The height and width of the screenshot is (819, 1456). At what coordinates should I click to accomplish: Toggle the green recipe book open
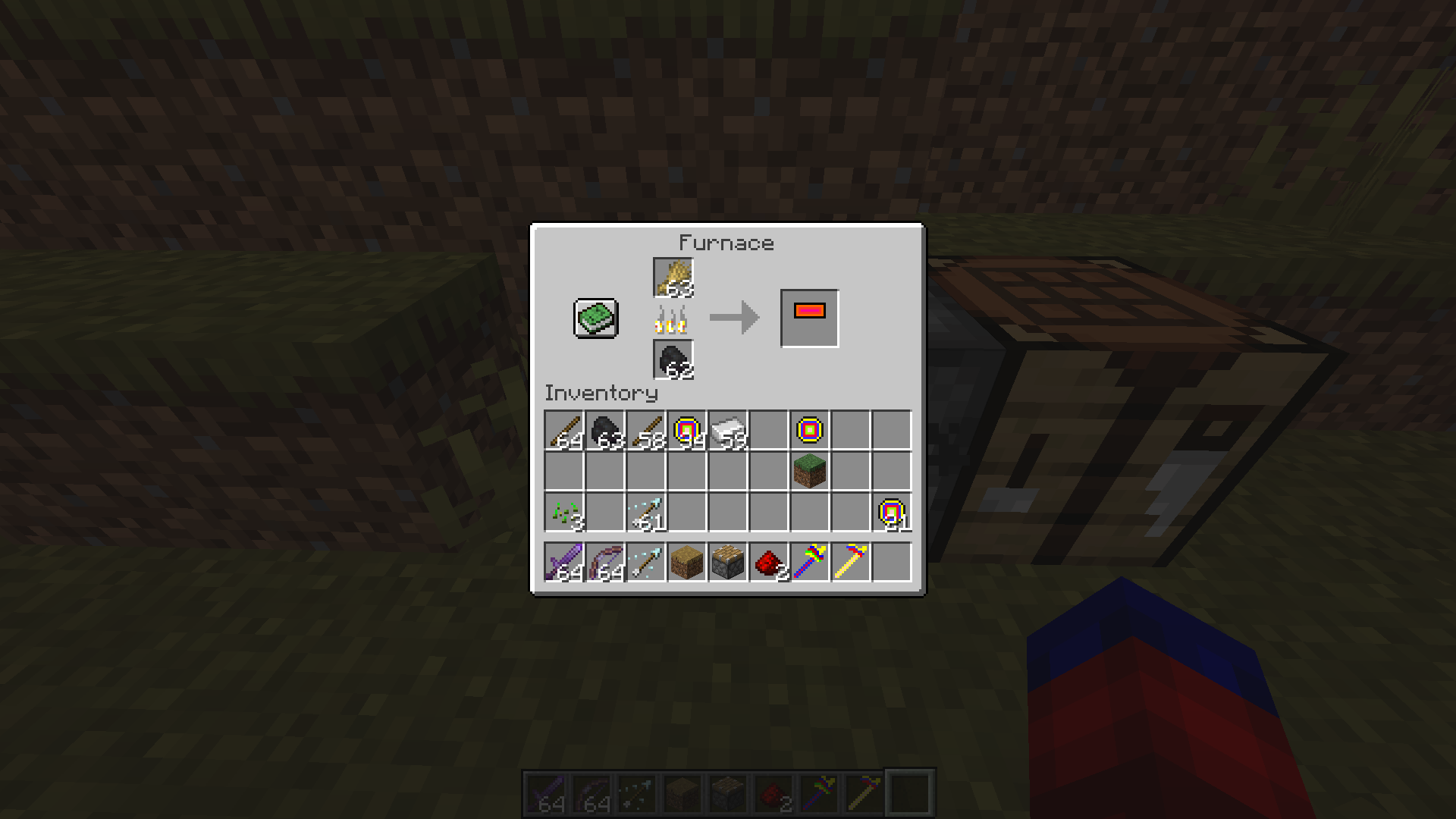click(x=595, y=318)
